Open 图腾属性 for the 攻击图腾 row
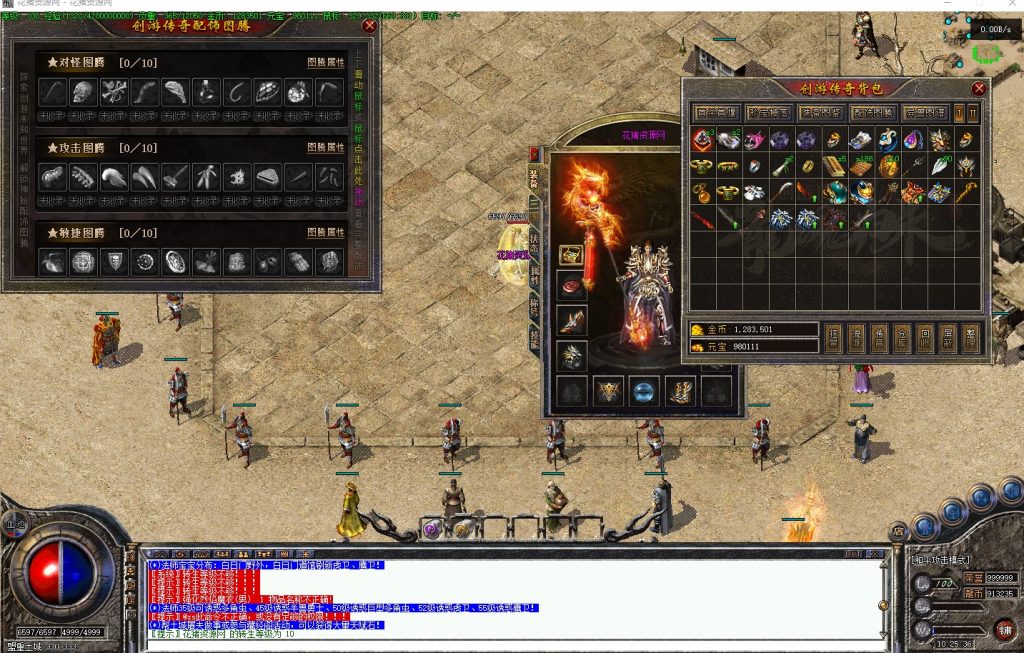 325,146
